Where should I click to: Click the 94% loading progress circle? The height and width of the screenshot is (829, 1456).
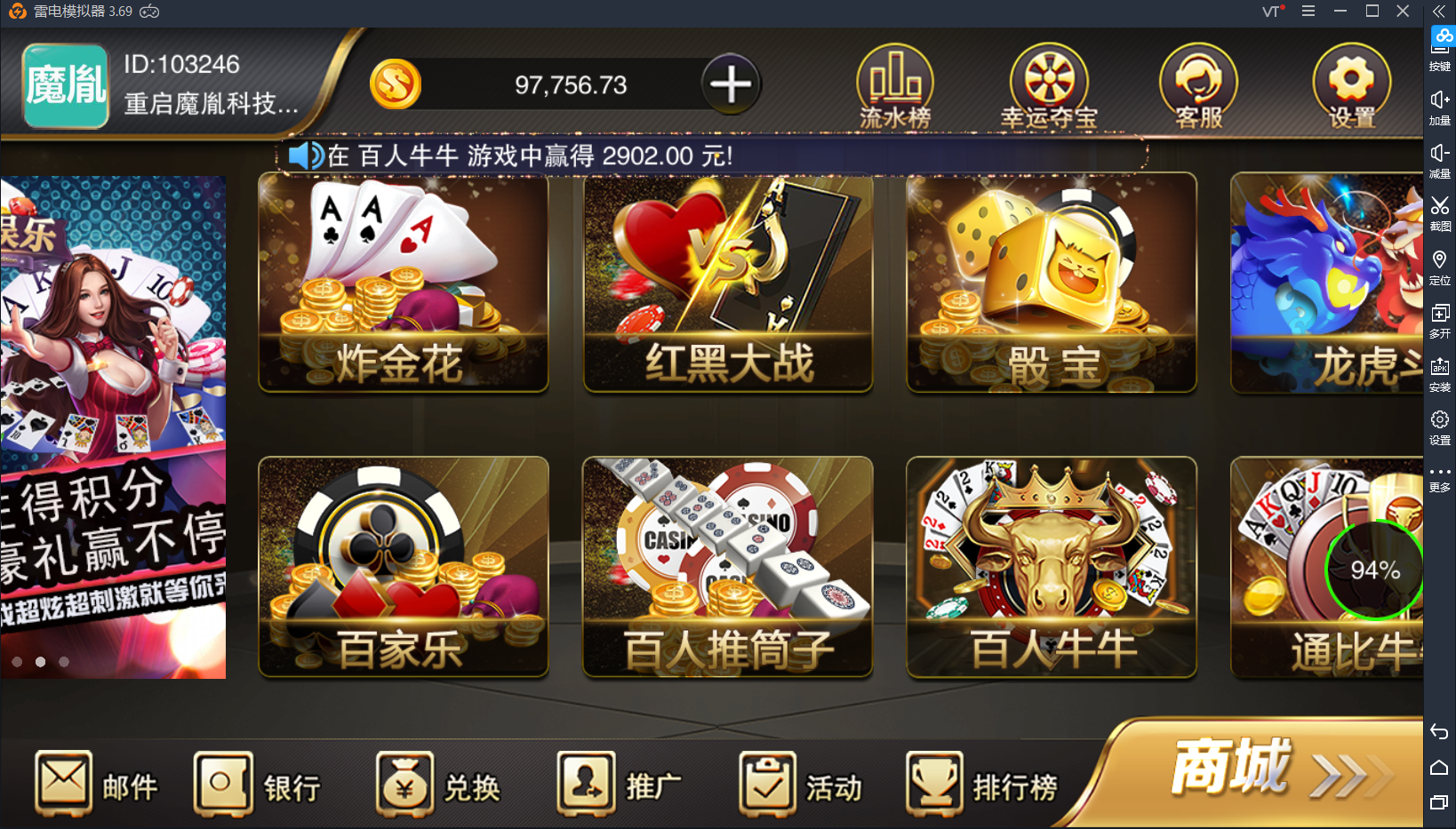pyautogui.click(x=1374, y=570)
